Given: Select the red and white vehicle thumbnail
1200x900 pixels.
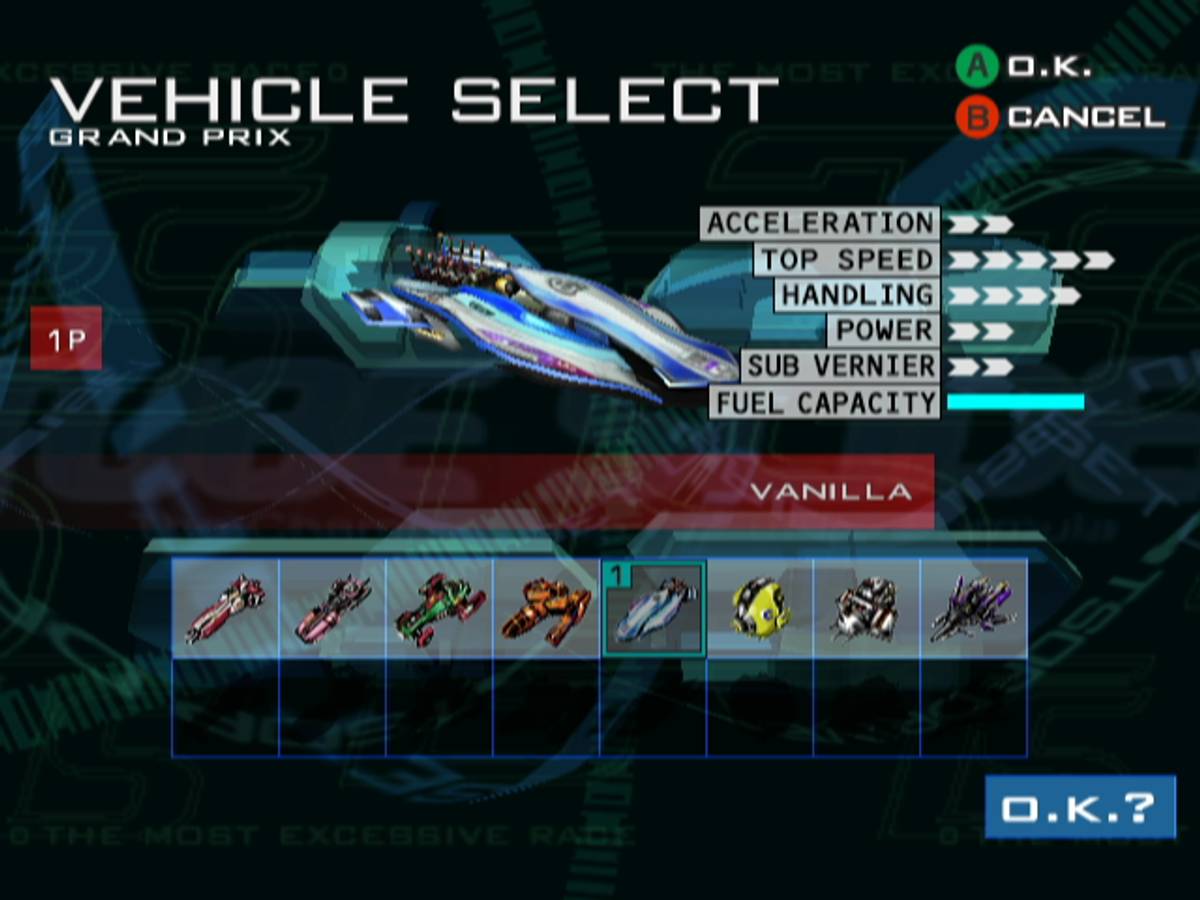Looking at the screenshot, I should 225,608.
